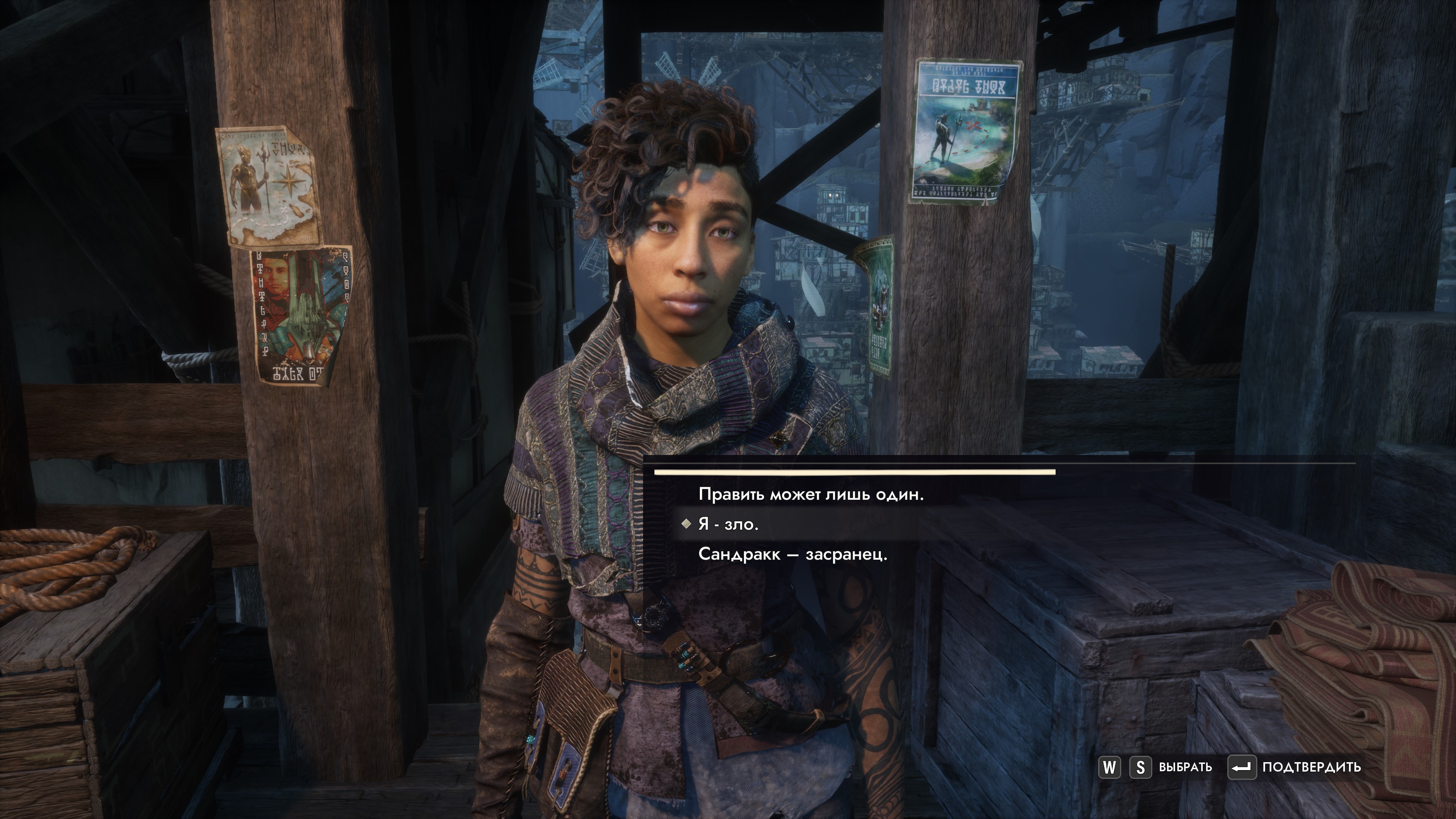Choose the reply "Править может лишь один."
Viewport: 1456px width, 819px height.
[811, 494]
